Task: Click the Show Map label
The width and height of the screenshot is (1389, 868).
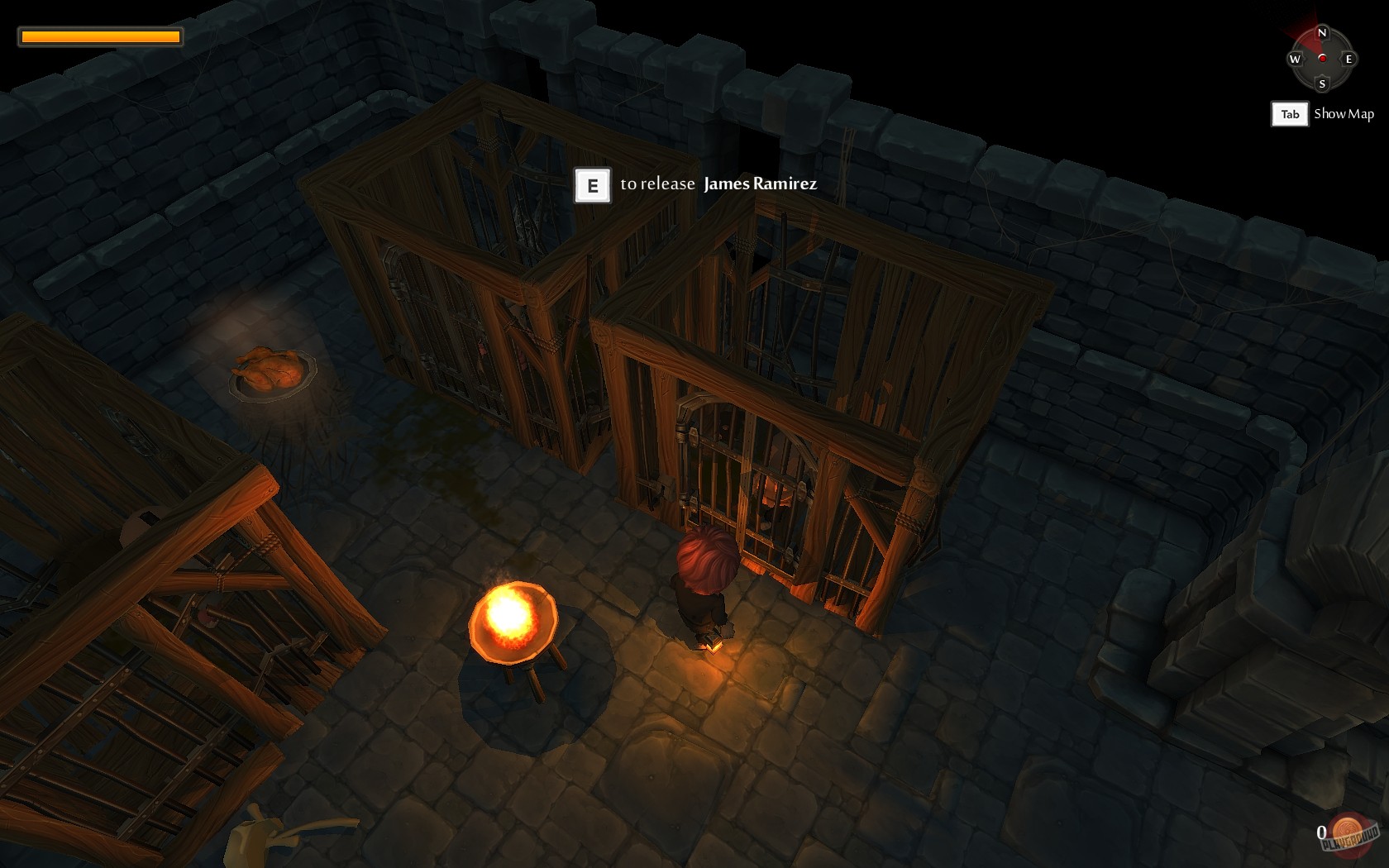Action: pos(1344,114)
